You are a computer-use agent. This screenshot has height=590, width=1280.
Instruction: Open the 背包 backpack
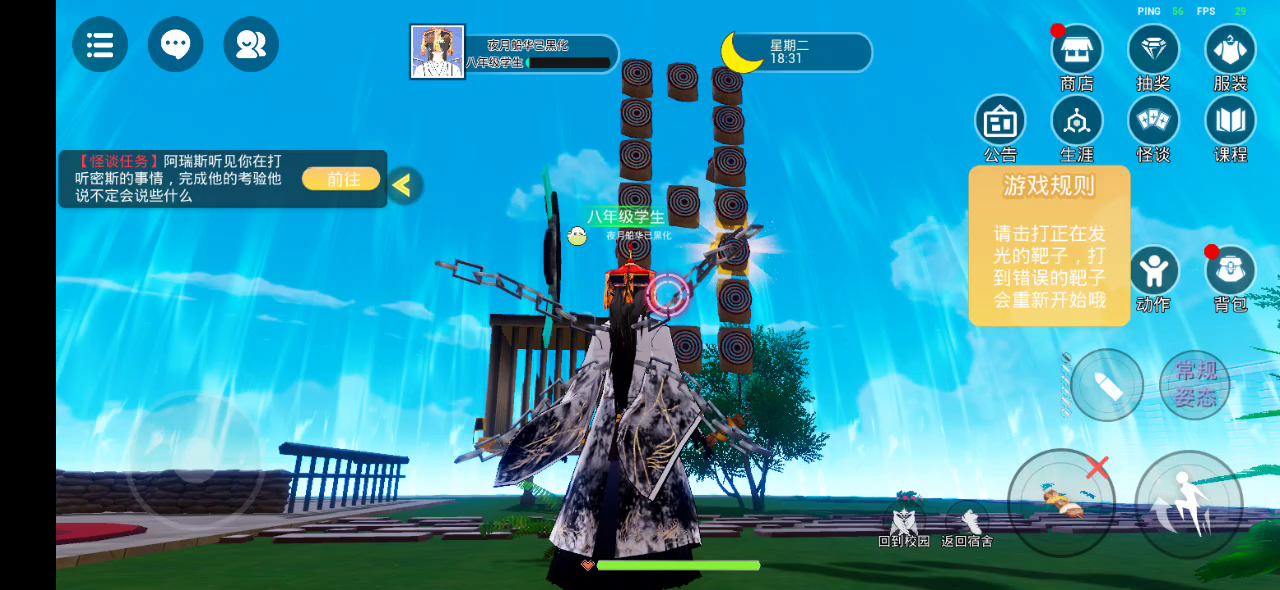tap(1230, 272)
